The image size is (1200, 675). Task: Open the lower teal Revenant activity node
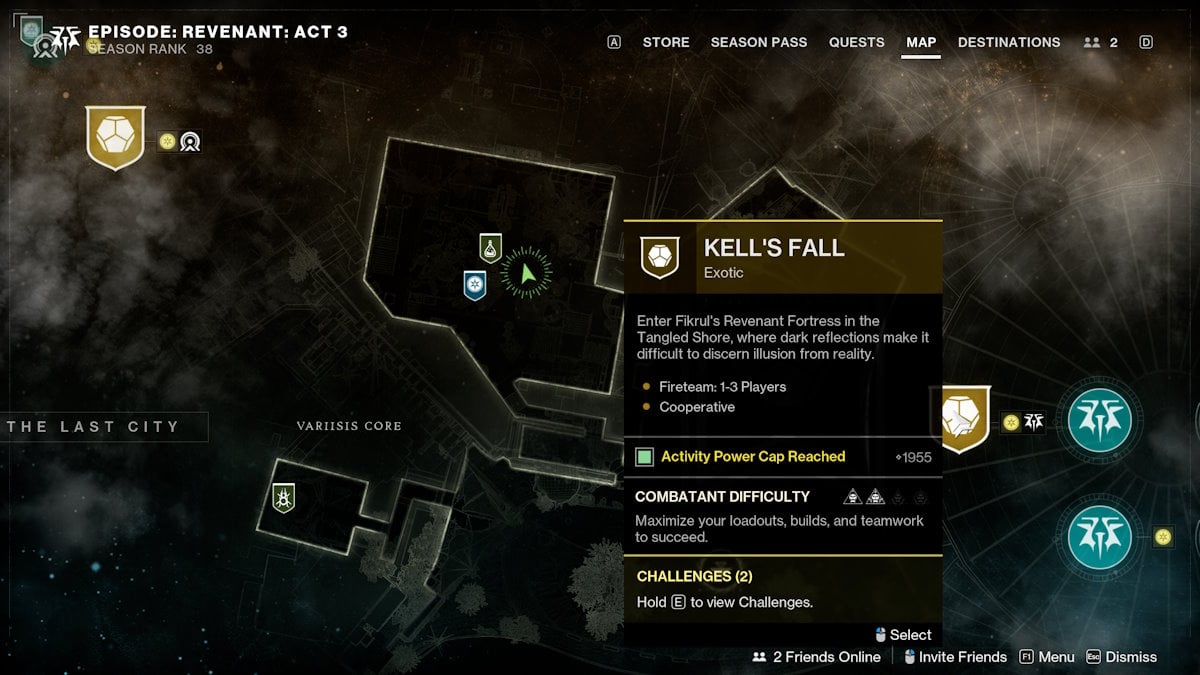coord(1100,537)
